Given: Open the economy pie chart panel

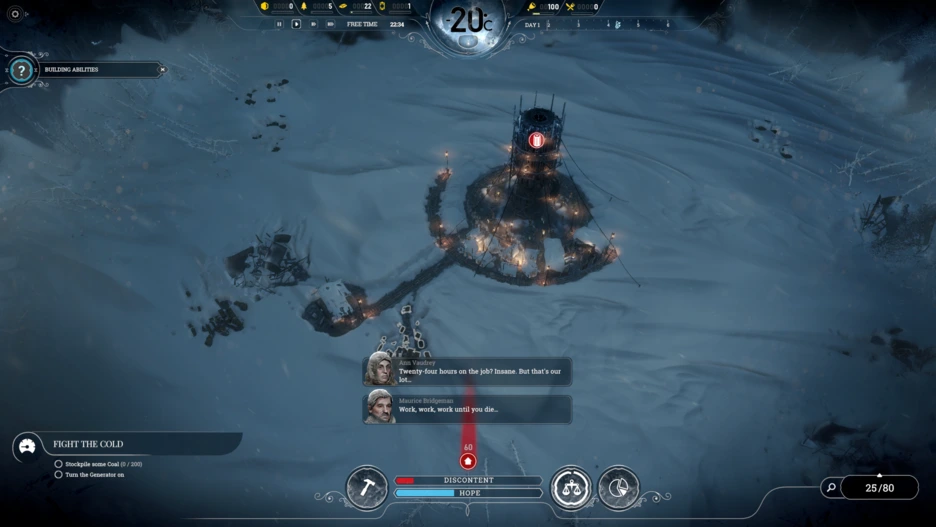Looking at the screenshot, I should 618,488.
